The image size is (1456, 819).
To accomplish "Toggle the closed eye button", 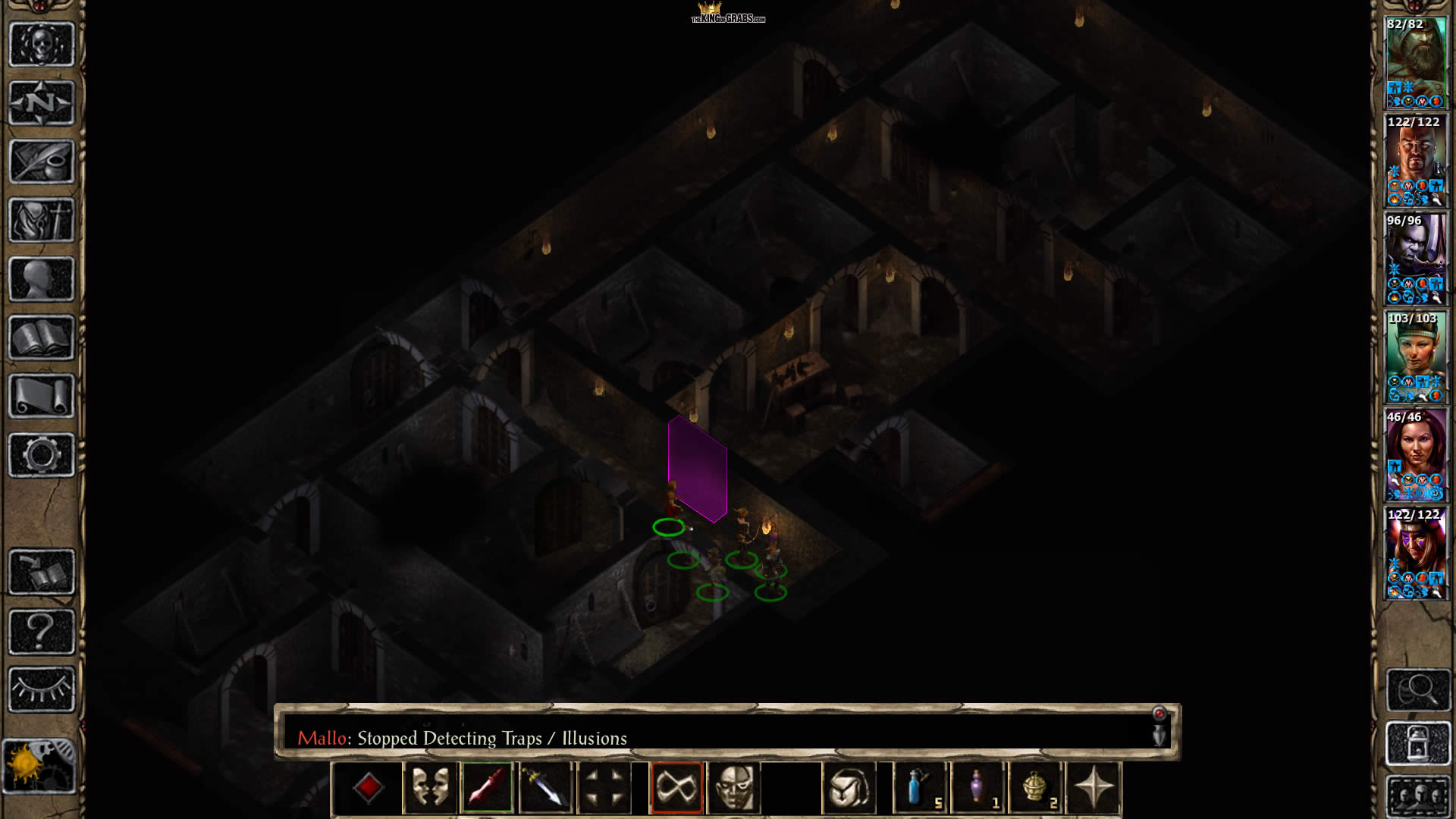I will [x=42, y=689].
